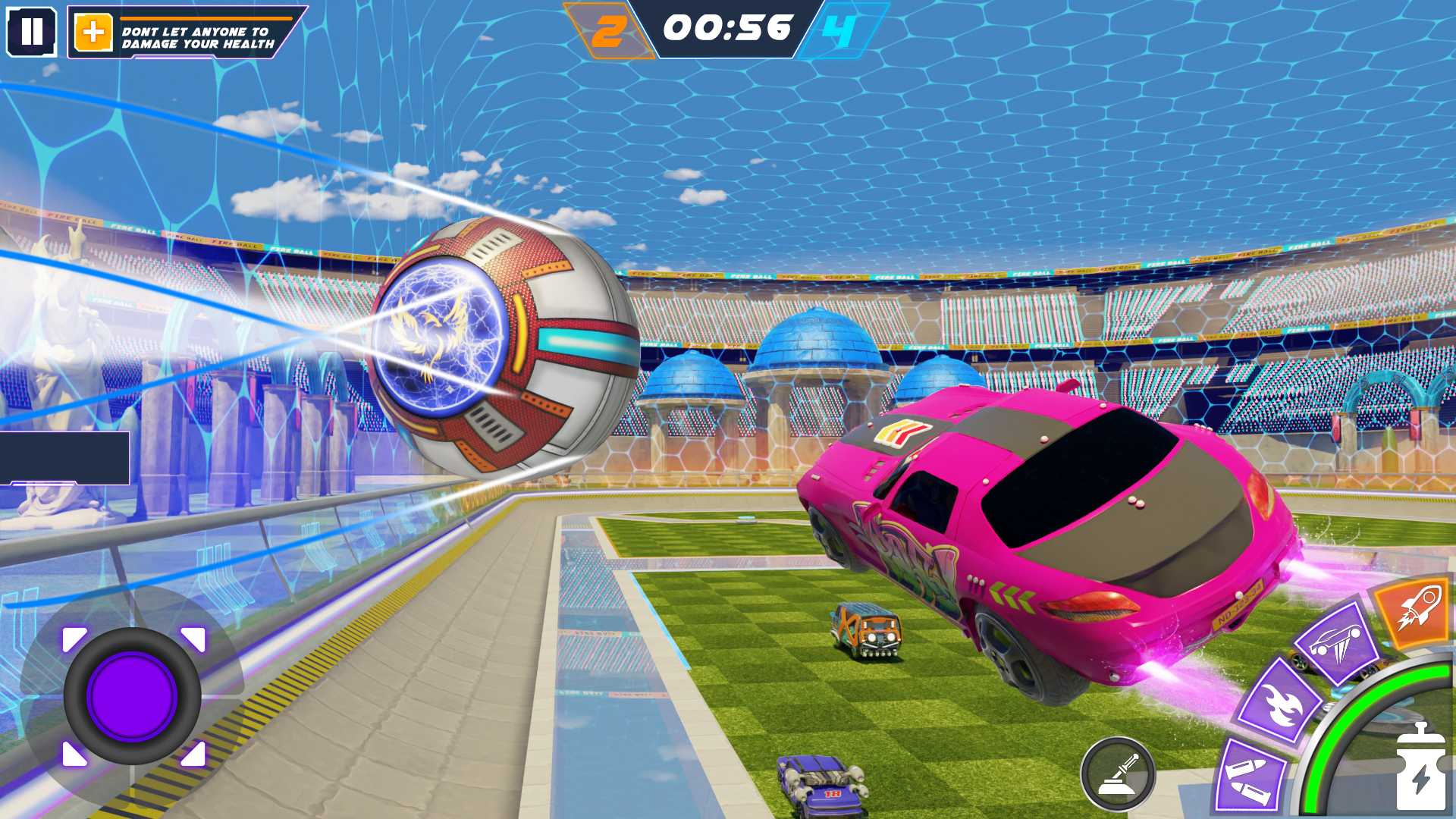The height and width of the screenshot is (819, 1456).
Task: Tap the pause icon in top-left corner
Action: [32, 32]
